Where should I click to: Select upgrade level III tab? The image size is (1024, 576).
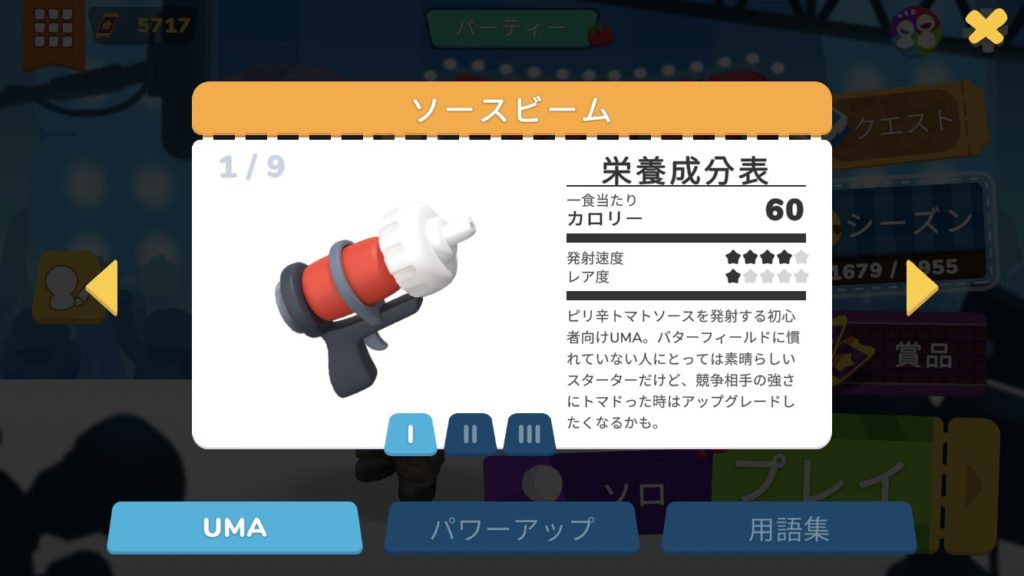click(529, 435)
